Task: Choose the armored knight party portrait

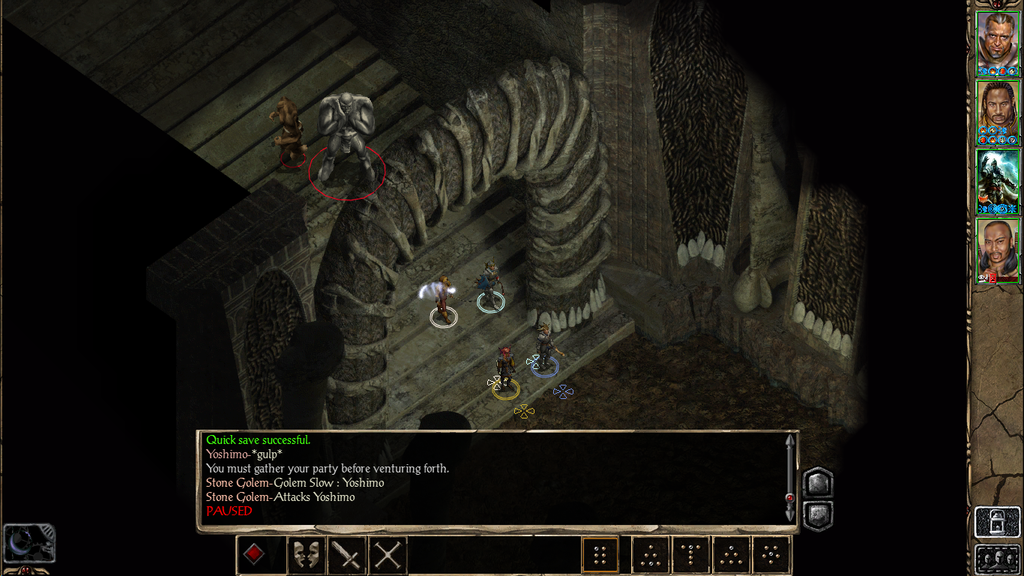Action: coord(997,178)
